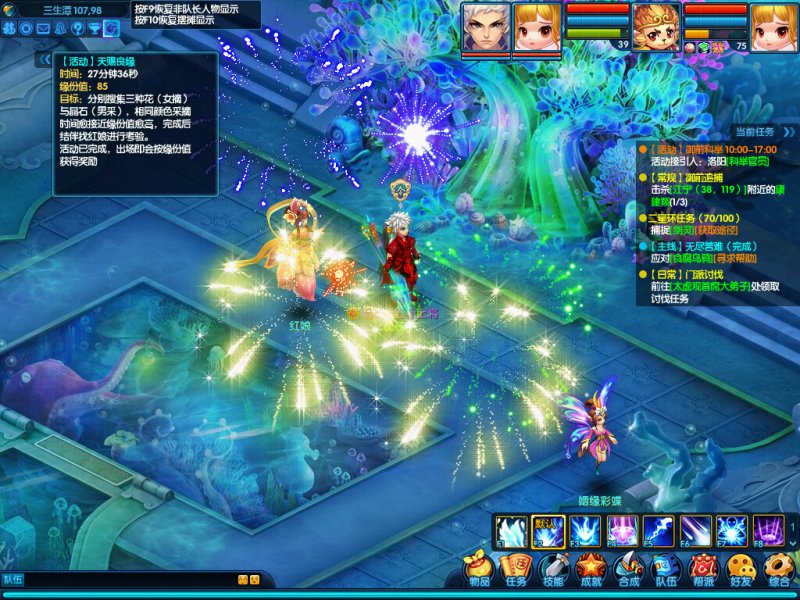The width and height of the screenshot is (800, 600).
Task: Open the 任务 quest menu
Action: [516, 569]
